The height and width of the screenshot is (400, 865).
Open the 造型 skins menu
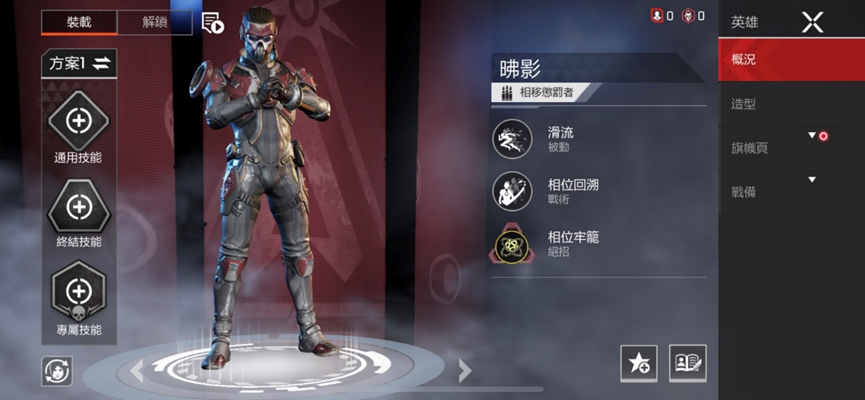(790, 104)
